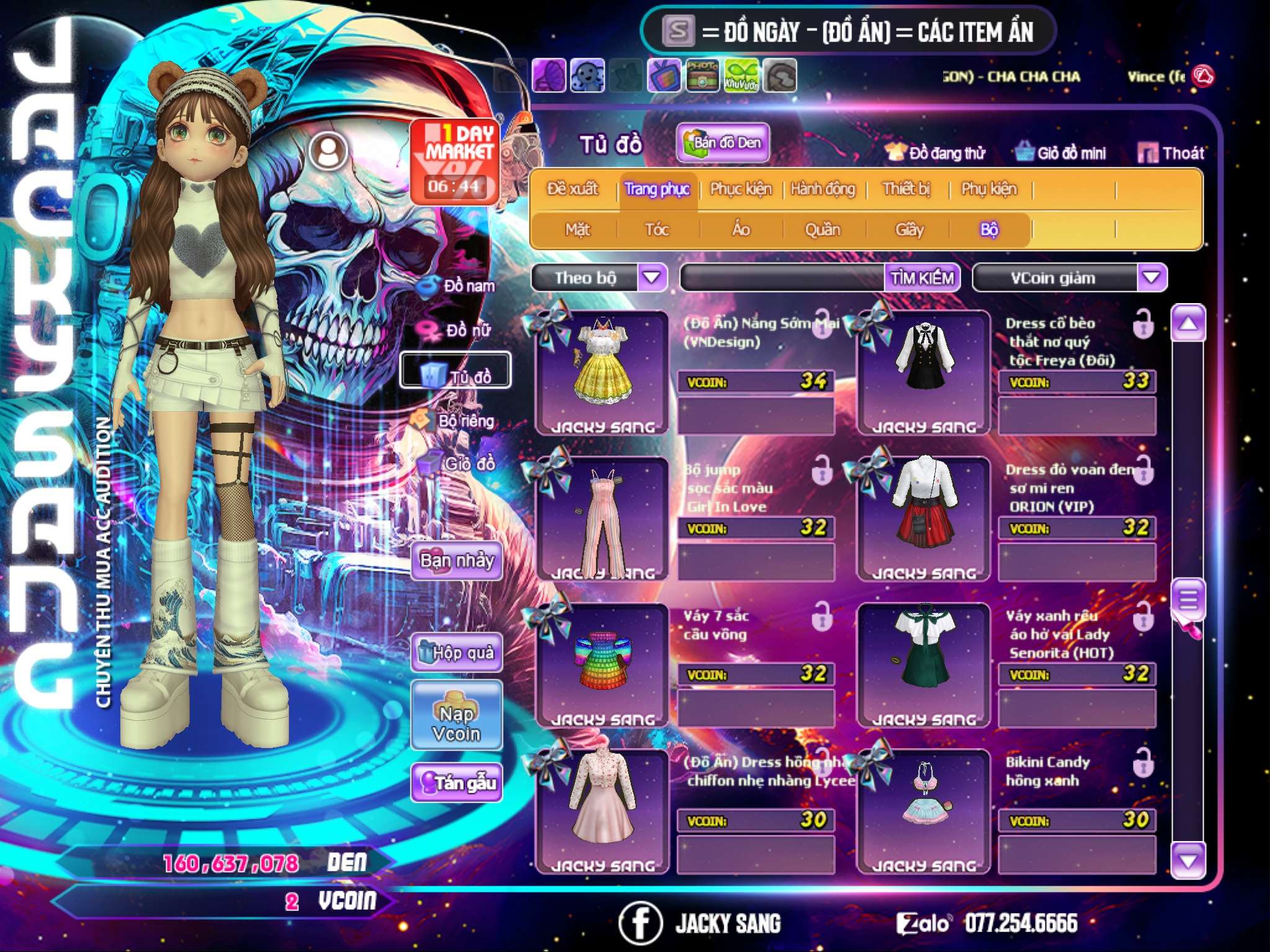Viewport: 1270px width, 952px height.
Task: Switch to the Hành động tab
Action: coord(822,189)
